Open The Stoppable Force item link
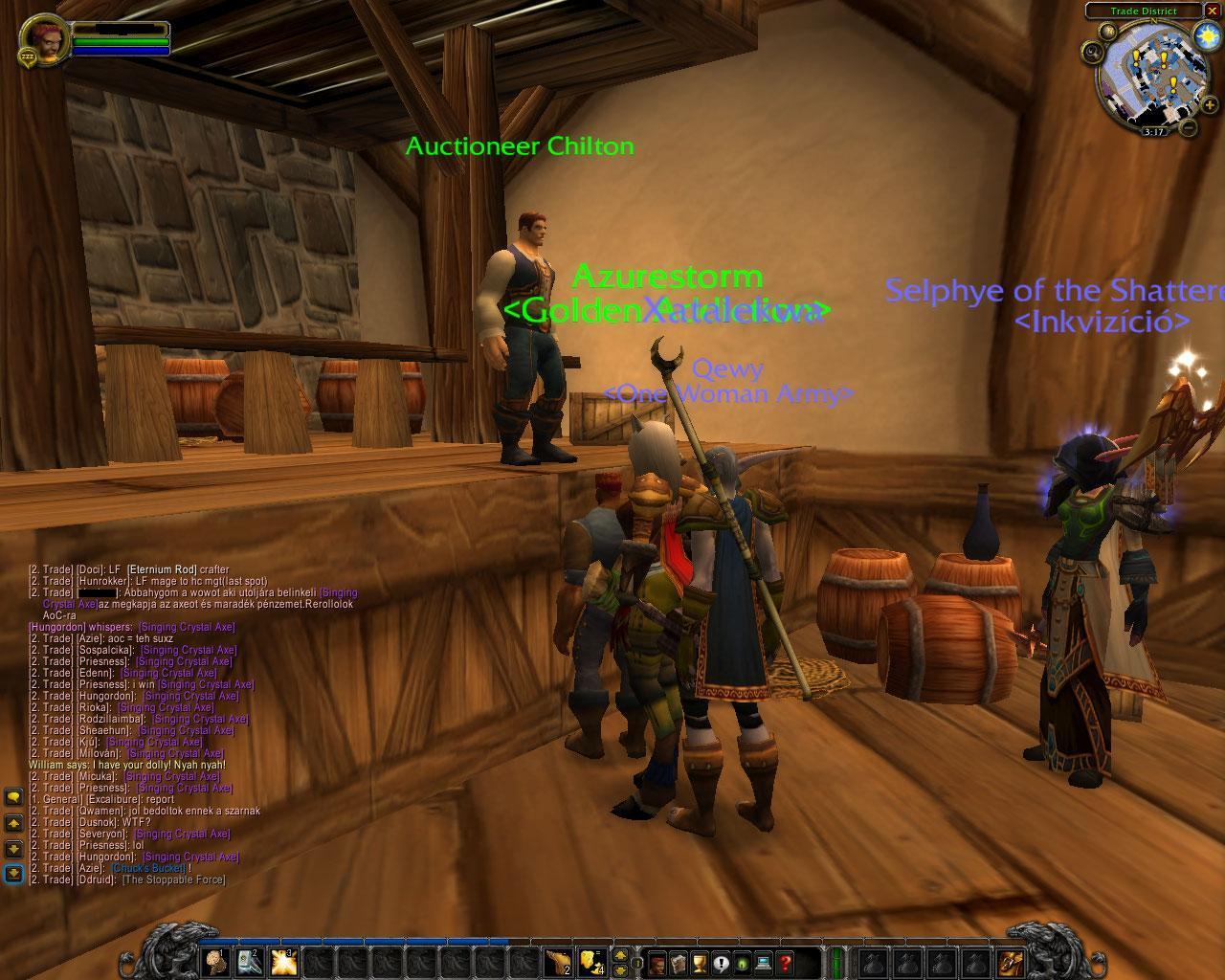1225x980 pixels. [x=173, y=880]
